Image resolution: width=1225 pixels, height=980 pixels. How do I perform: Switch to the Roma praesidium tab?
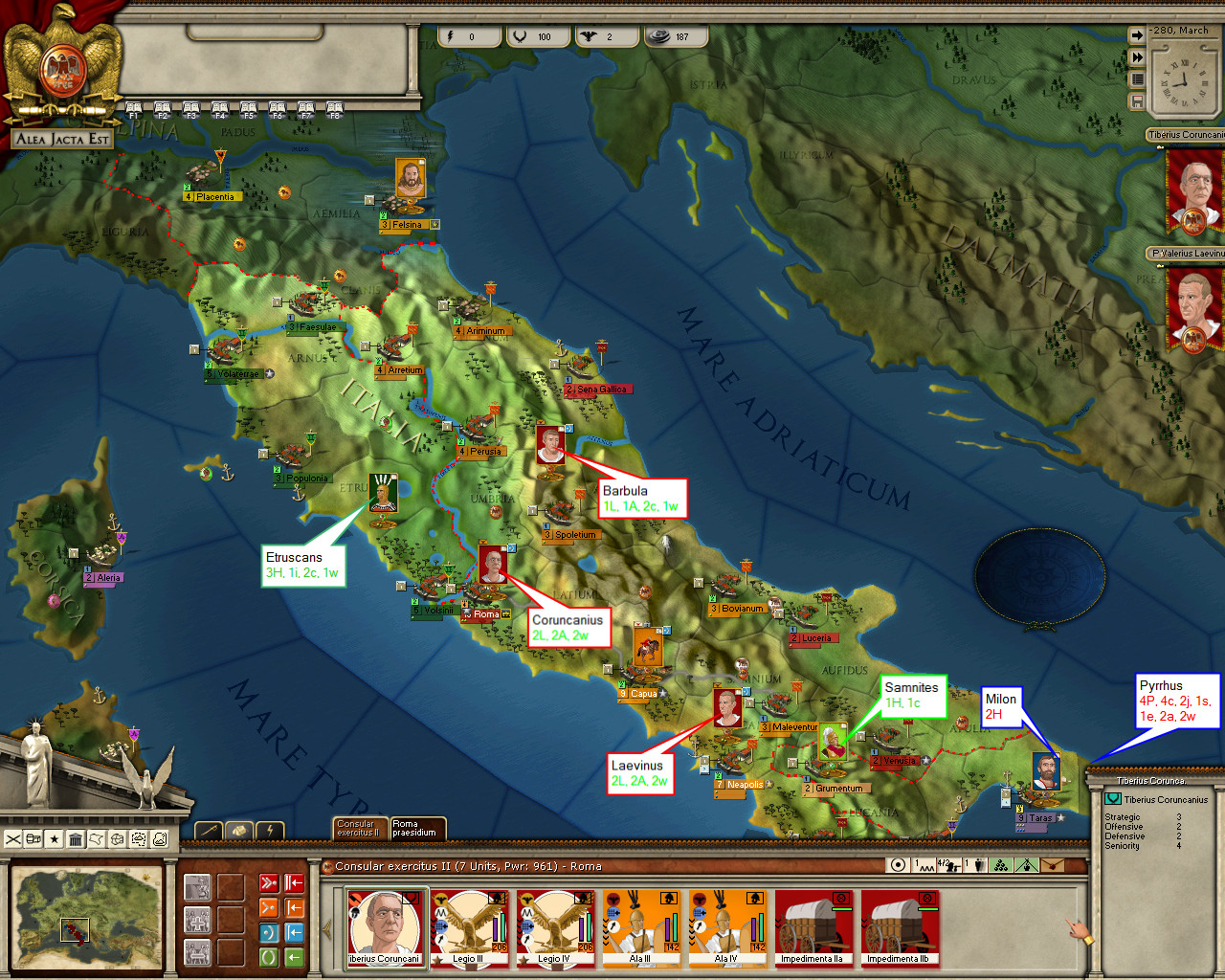coord(418,829)
